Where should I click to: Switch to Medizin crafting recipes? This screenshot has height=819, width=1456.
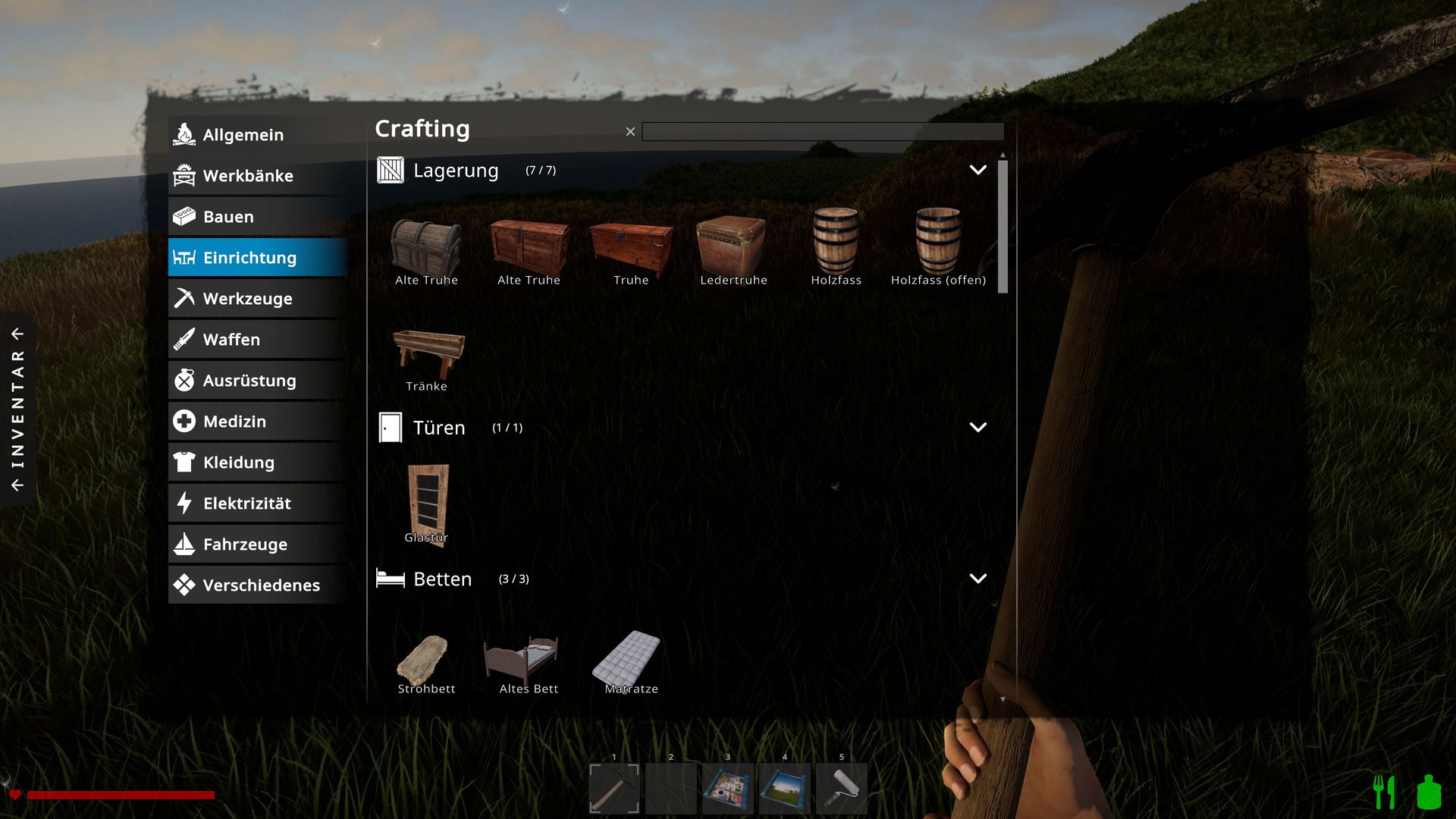257,422
